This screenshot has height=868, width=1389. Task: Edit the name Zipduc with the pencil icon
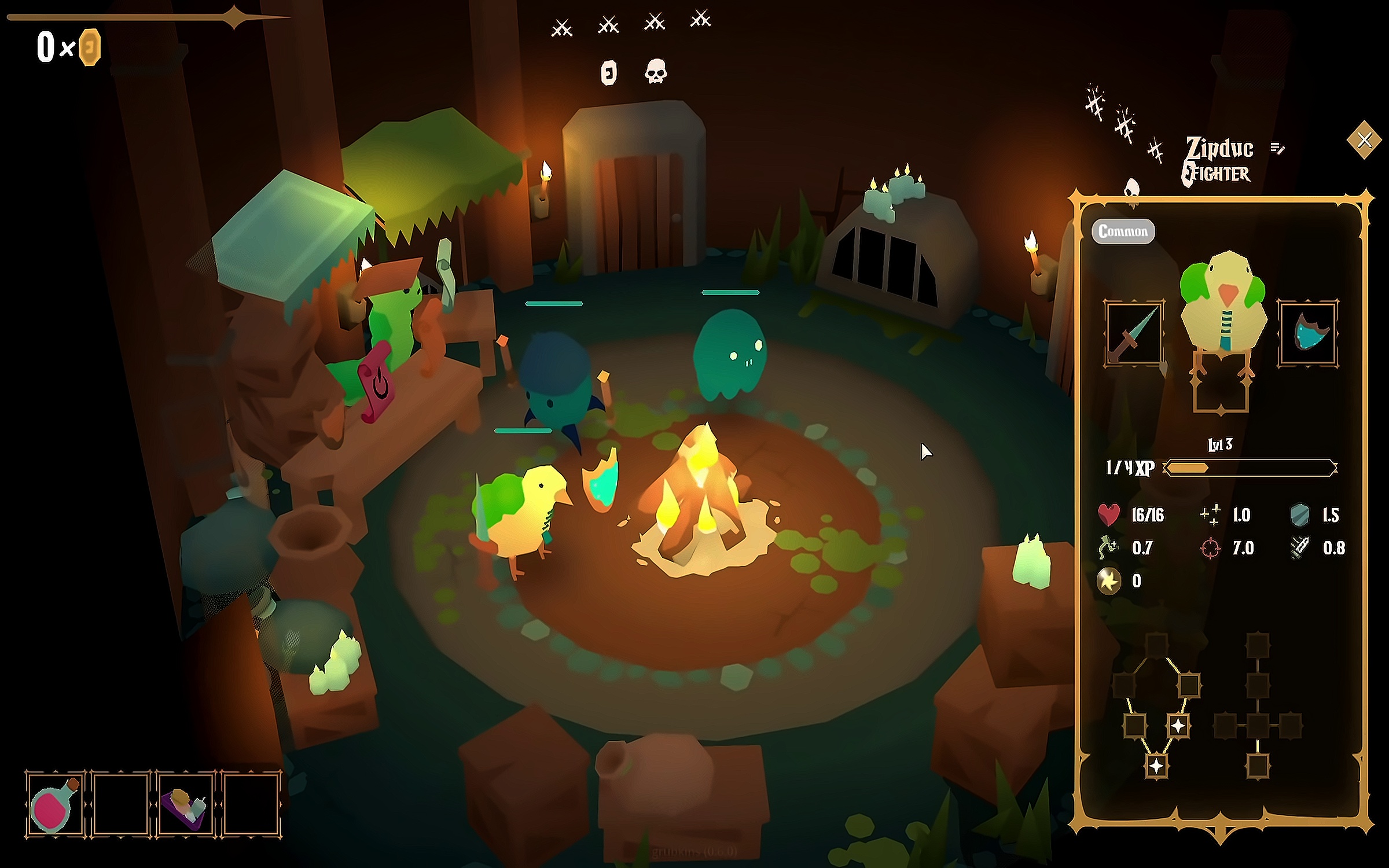(x=1277, y=149)
